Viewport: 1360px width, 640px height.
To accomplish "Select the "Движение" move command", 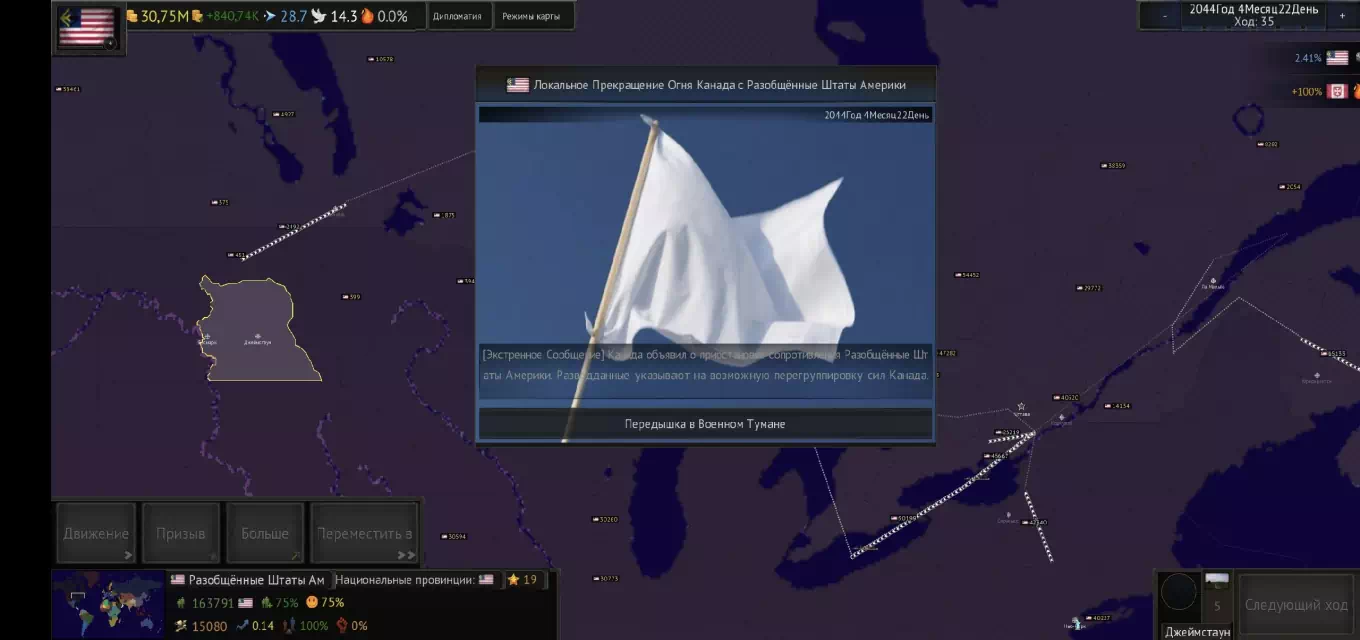I will pos(96,534).
